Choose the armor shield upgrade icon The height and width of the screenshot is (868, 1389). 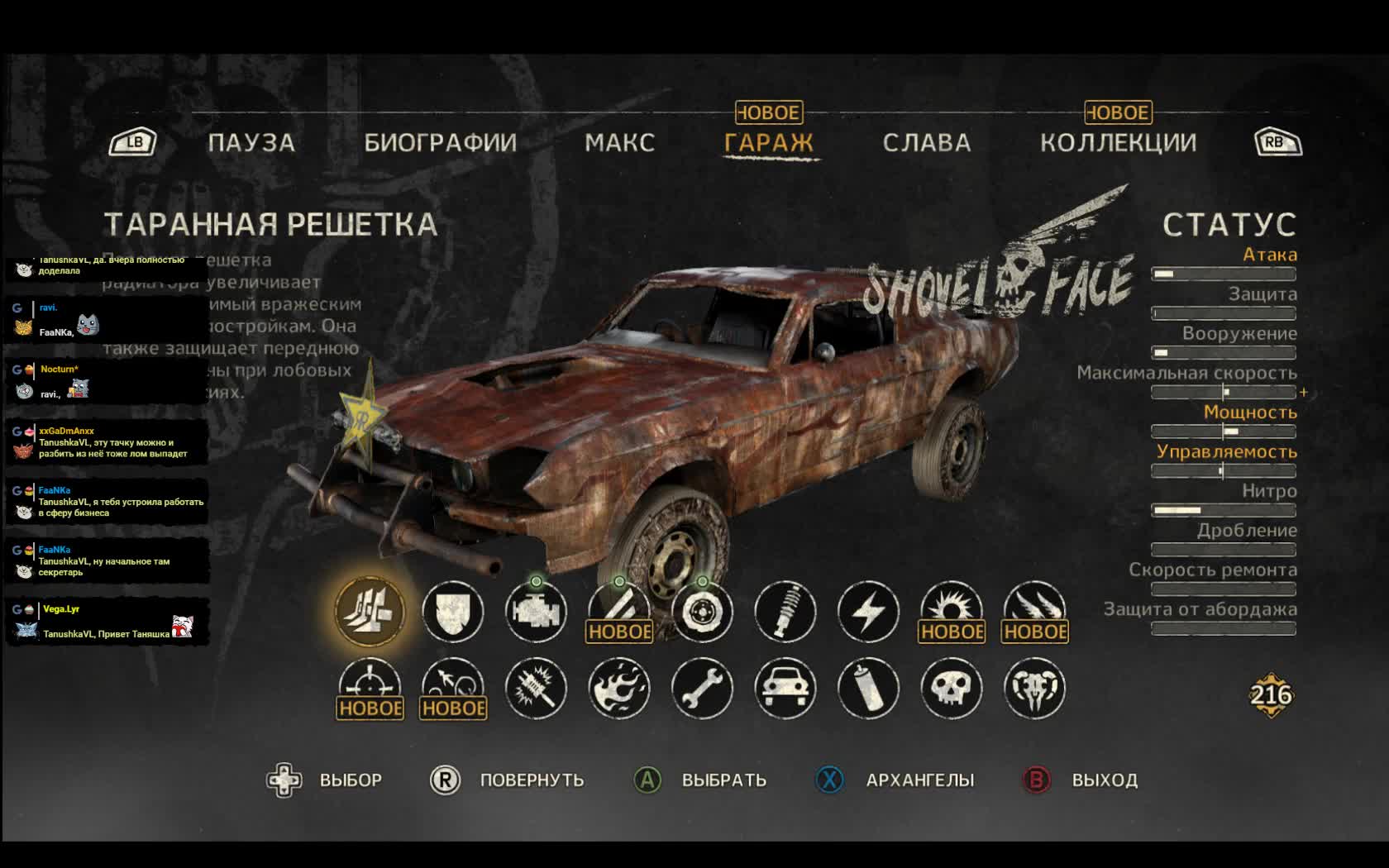point(453,612)
